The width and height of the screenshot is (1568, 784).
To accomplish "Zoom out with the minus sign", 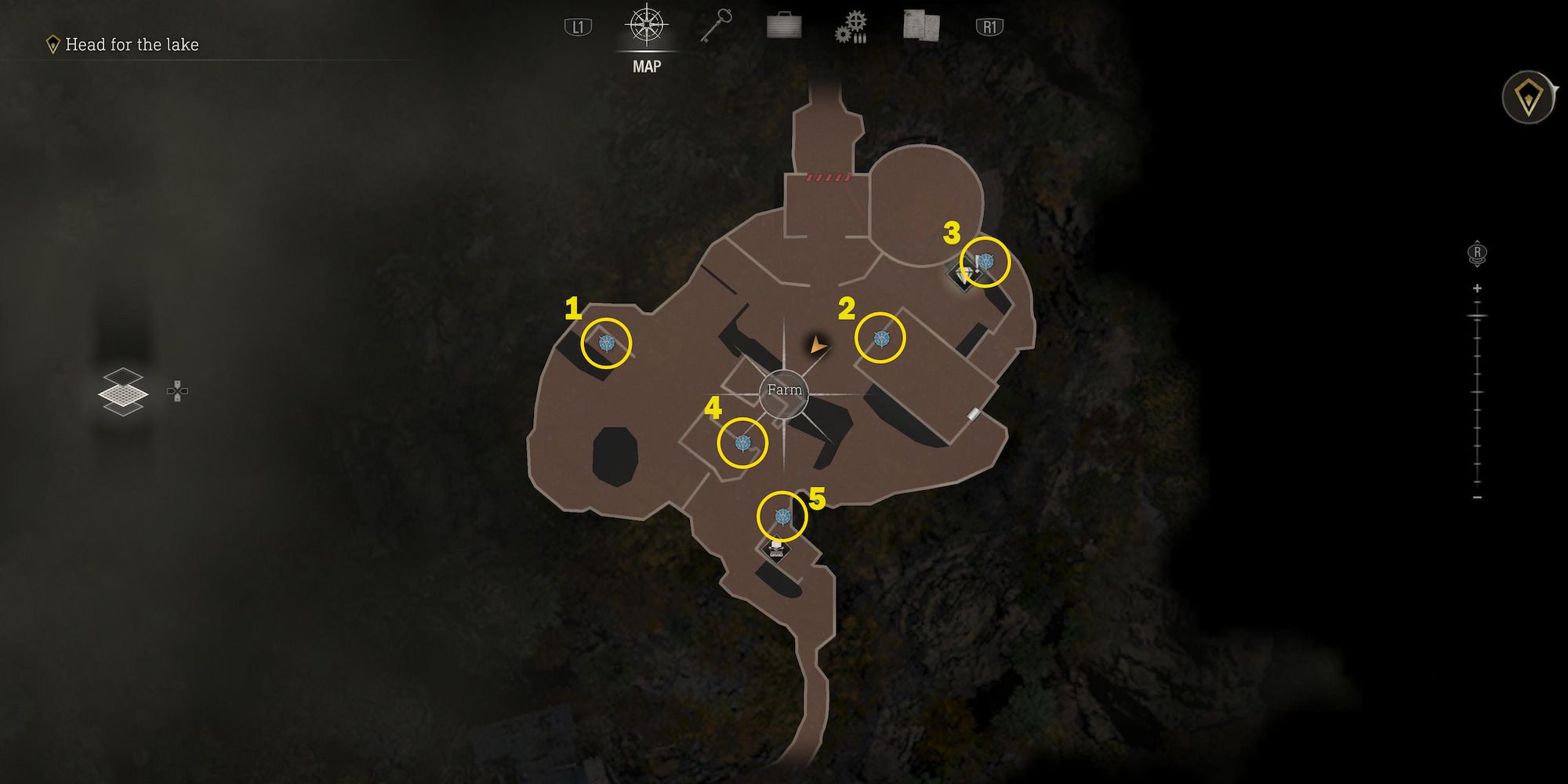I will pyautogui.click(x=1477, y=497).
